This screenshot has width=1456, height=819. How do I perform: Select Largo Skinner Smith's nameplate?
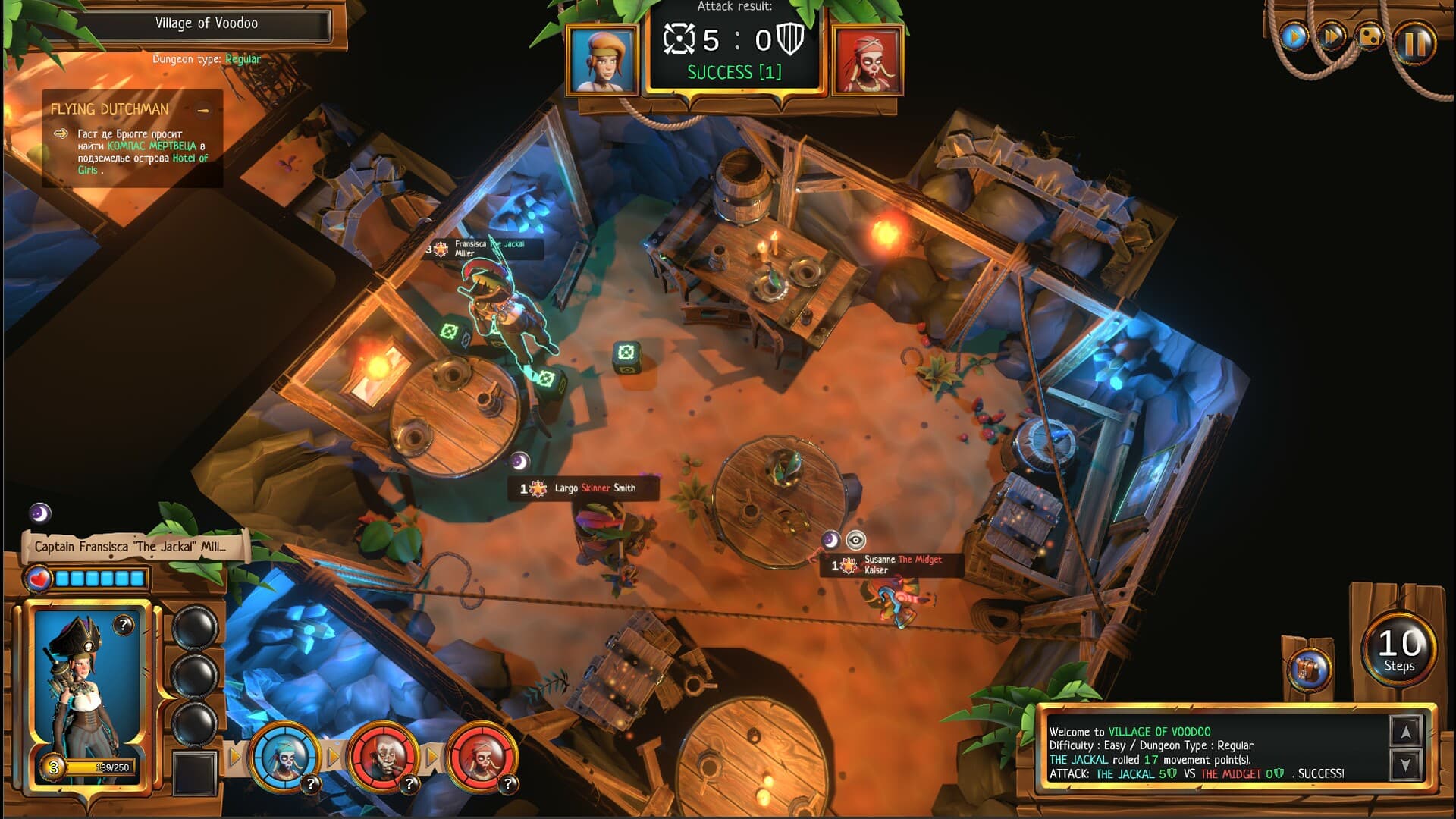pos(582,488)
